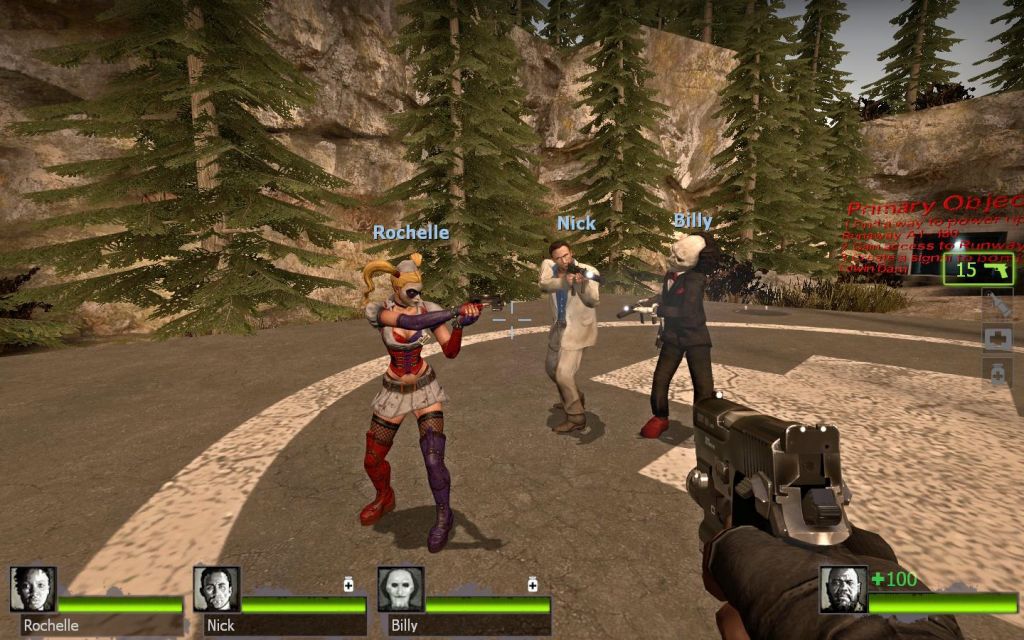The image size is (1024, 640).
Task: Click Billy's pills item indicator
Action: click(533, 584)
